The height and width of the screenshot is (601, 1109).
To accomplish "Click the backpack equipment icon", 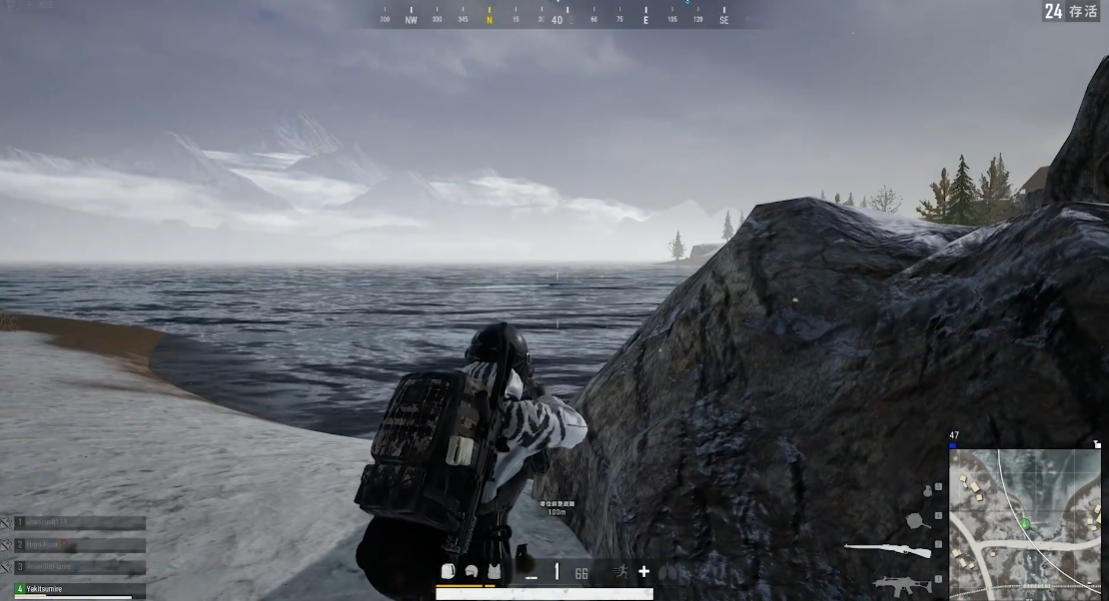I will [448, 572].
